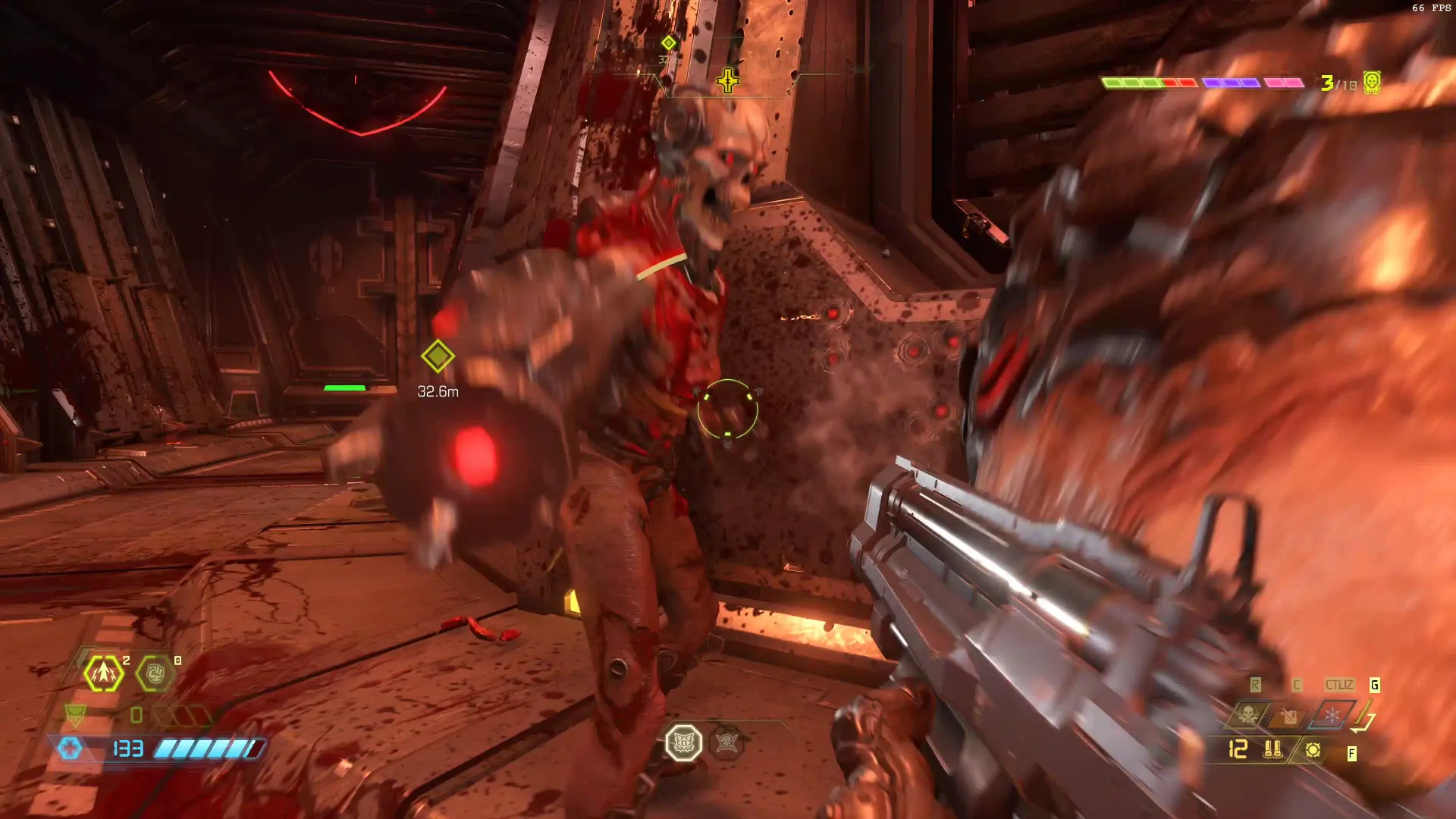Activate the dash arrow ability icon
The width and height of the screenshot is (1456, 819).
pyautogui.click(x=104, y=673)
